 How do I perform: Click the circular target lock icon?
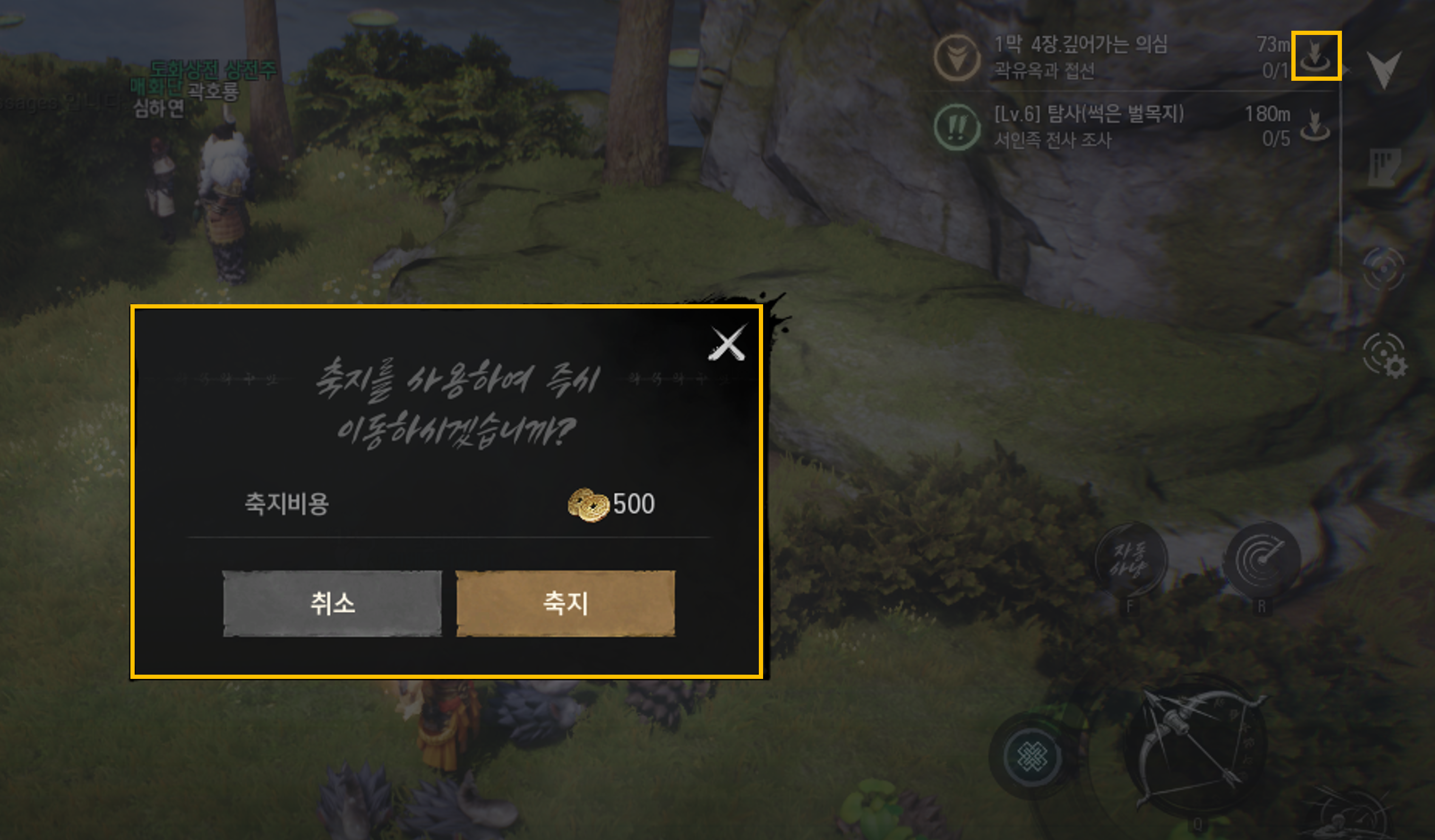pos(1384,268)
